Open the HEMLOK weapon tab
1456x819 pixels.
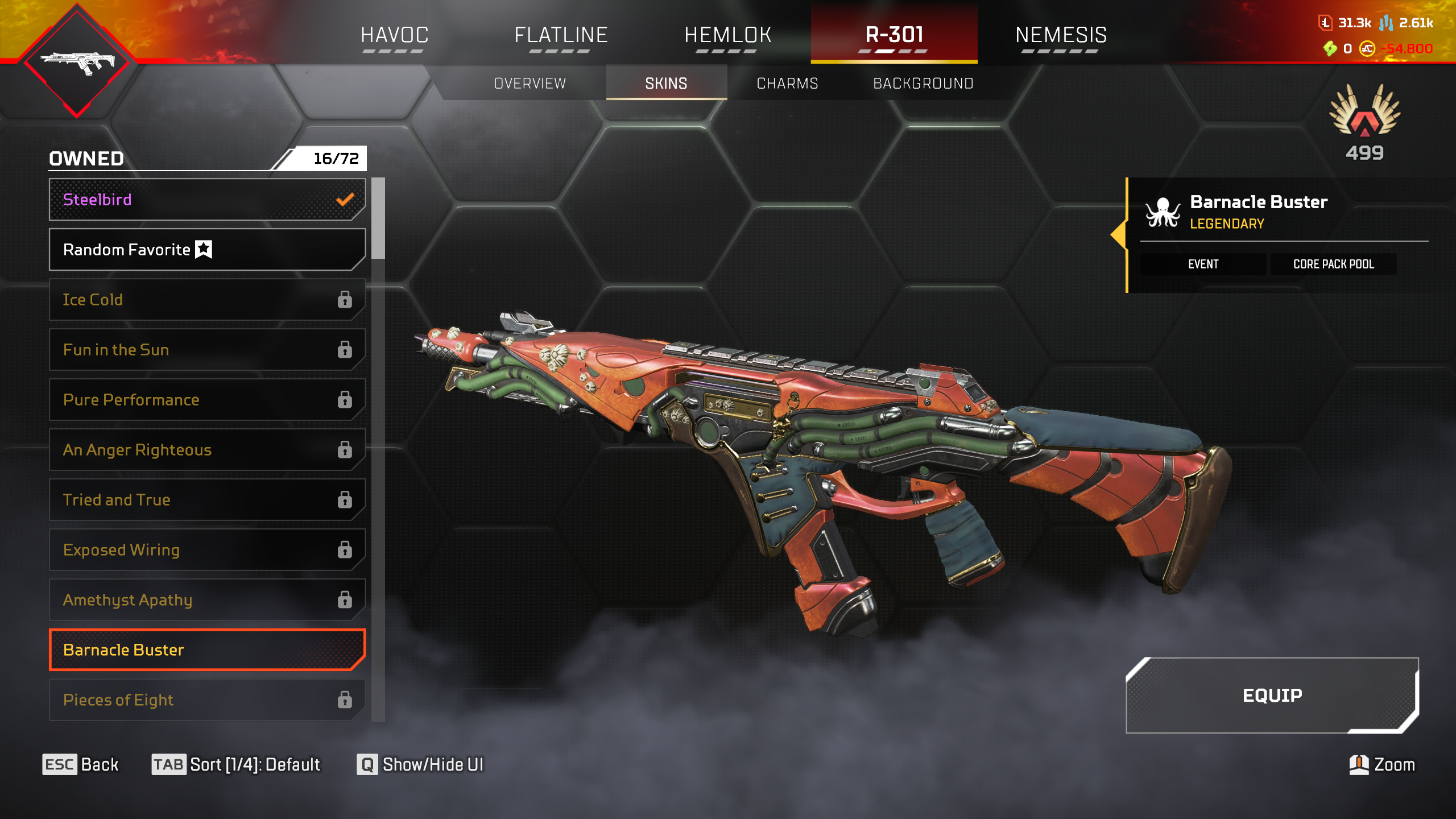coord(727,35)
